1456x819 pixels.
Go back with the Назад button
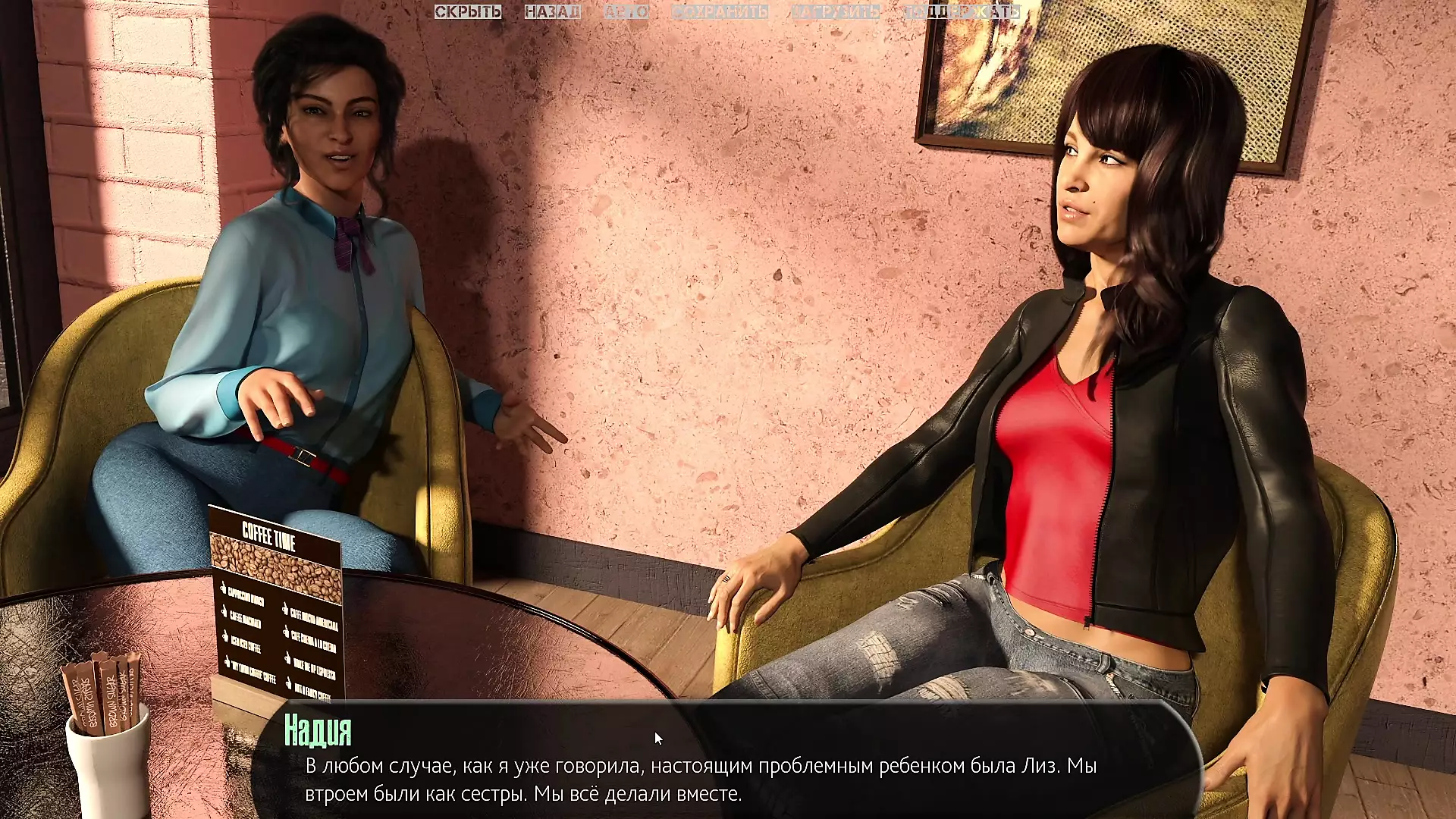tap(552, 12)
